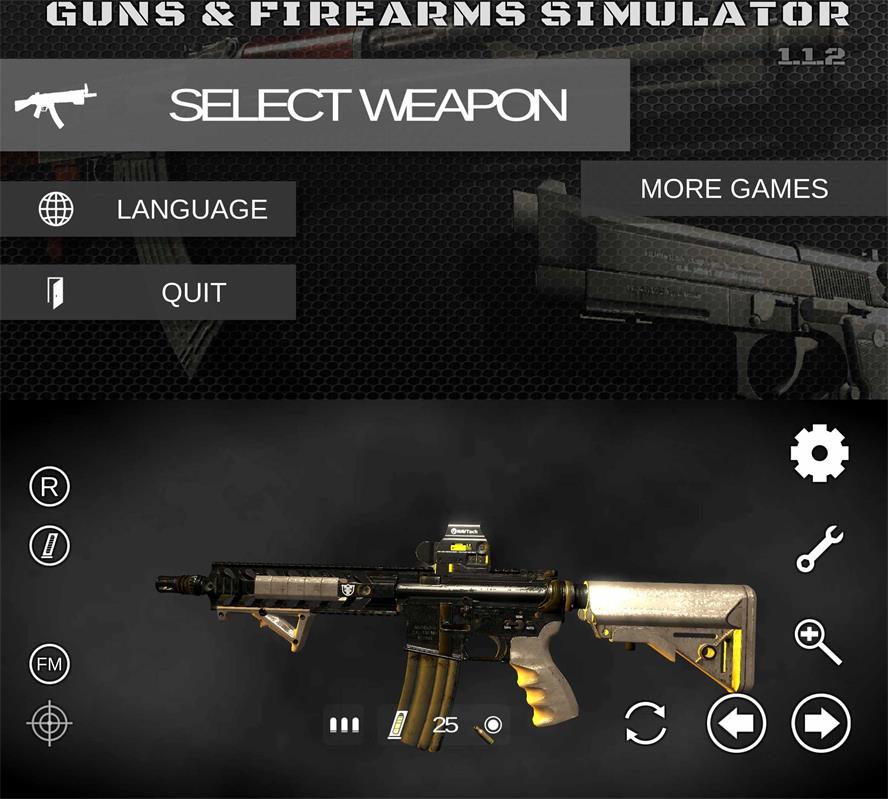This screenshot has height=799, width=888.
Task: Activate the crosshair aim button
Action: pyautogui.click(x=50, y=723)
